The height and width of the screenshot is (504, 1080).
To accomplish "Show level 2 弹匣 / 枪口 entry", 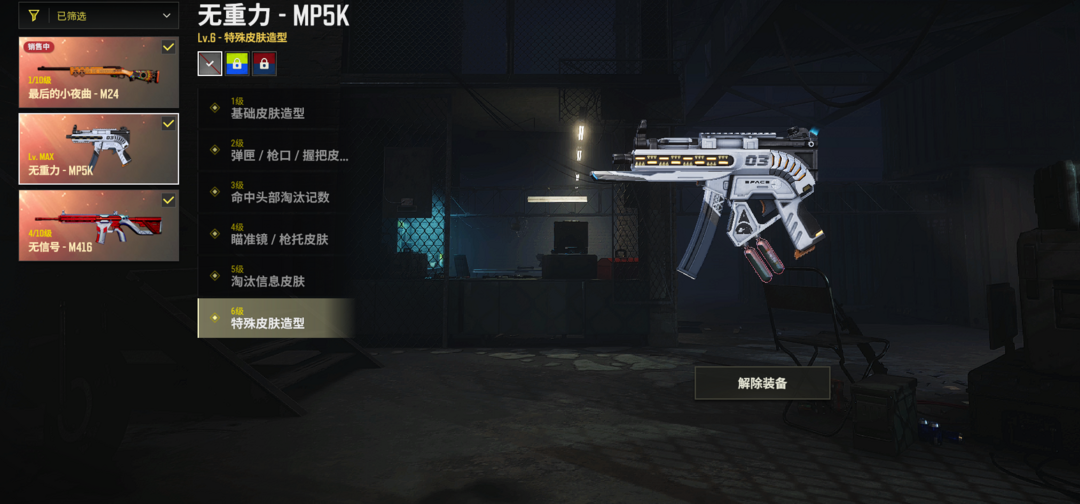I will click(276, 150).
